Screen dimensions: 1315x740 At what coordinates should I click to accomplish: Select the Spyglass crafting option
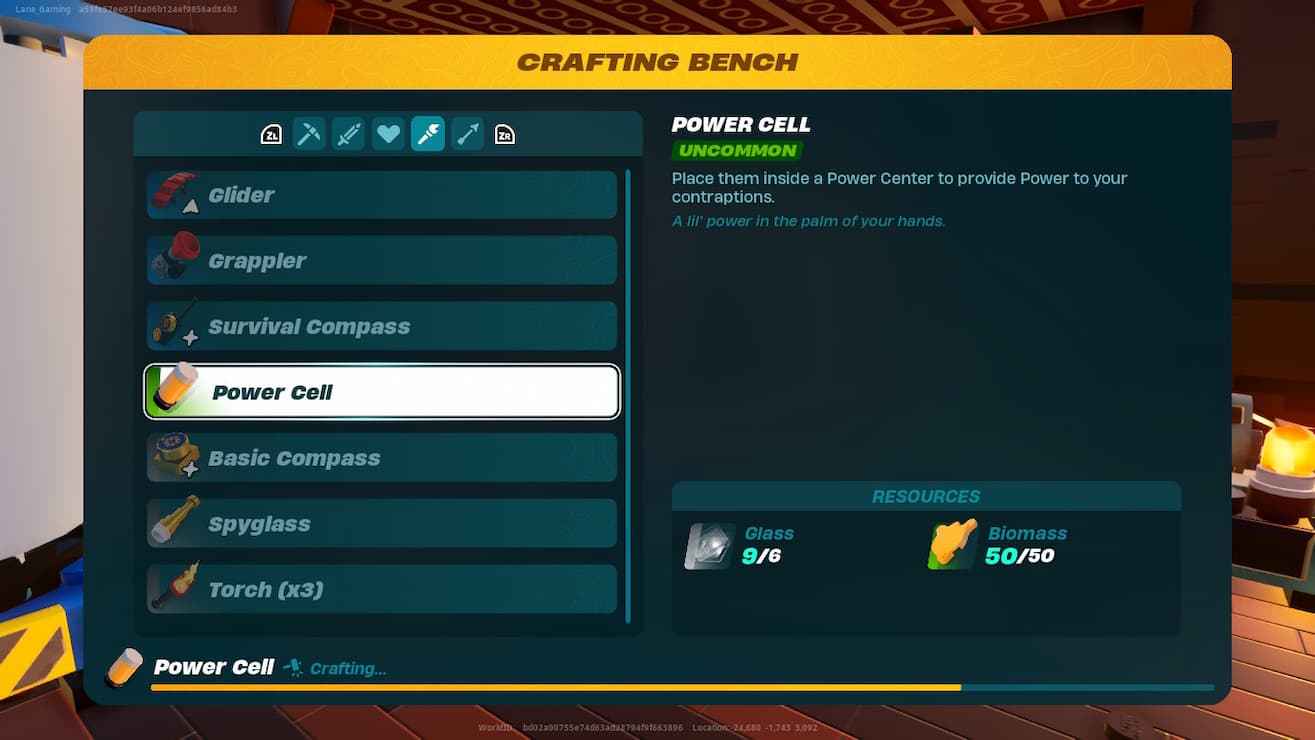click(x=381, y=523)
